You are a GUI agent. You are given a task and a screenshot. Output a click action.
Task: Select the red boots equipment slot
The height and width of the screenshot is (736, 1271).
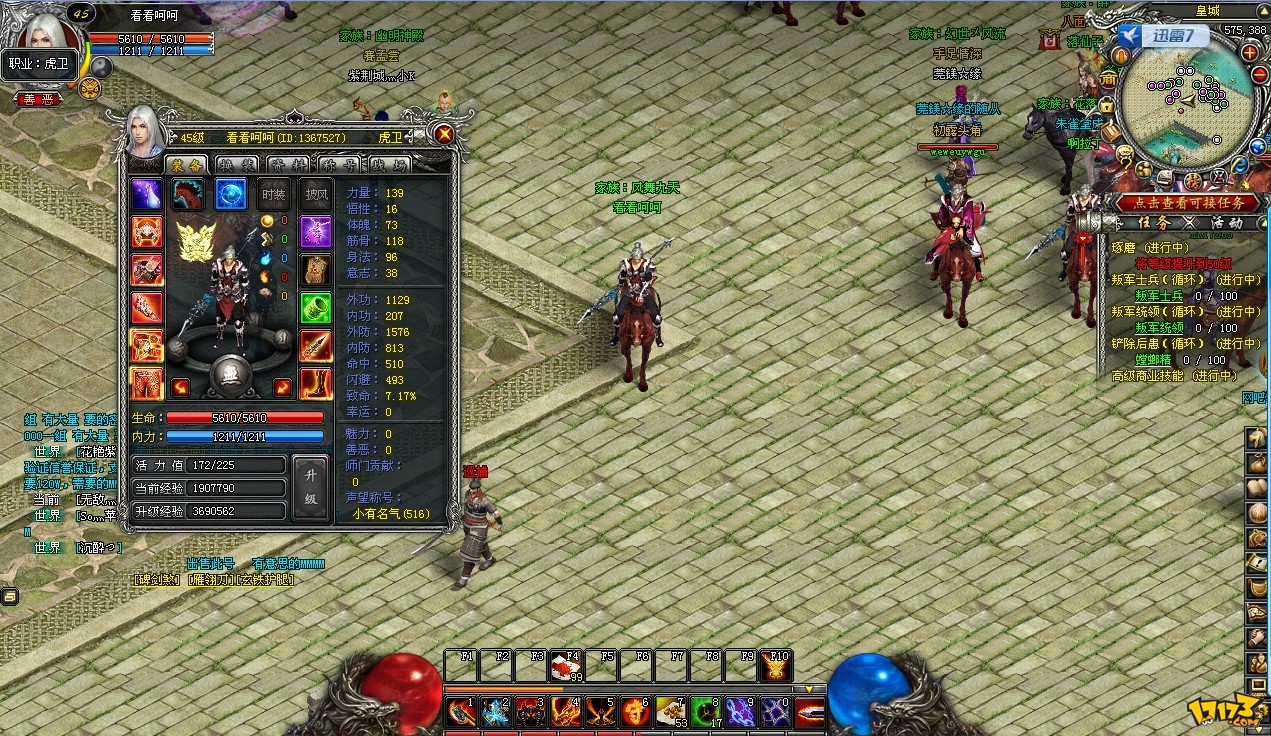click(316, 383)
